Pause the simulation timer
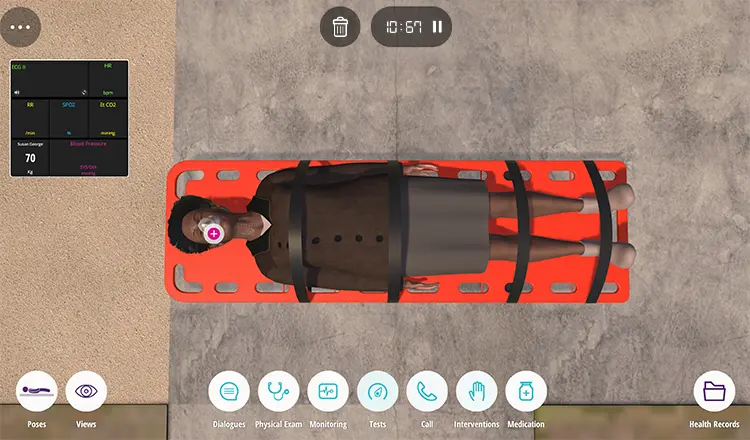Screen dimensions: 750x440 click(437, 27)
